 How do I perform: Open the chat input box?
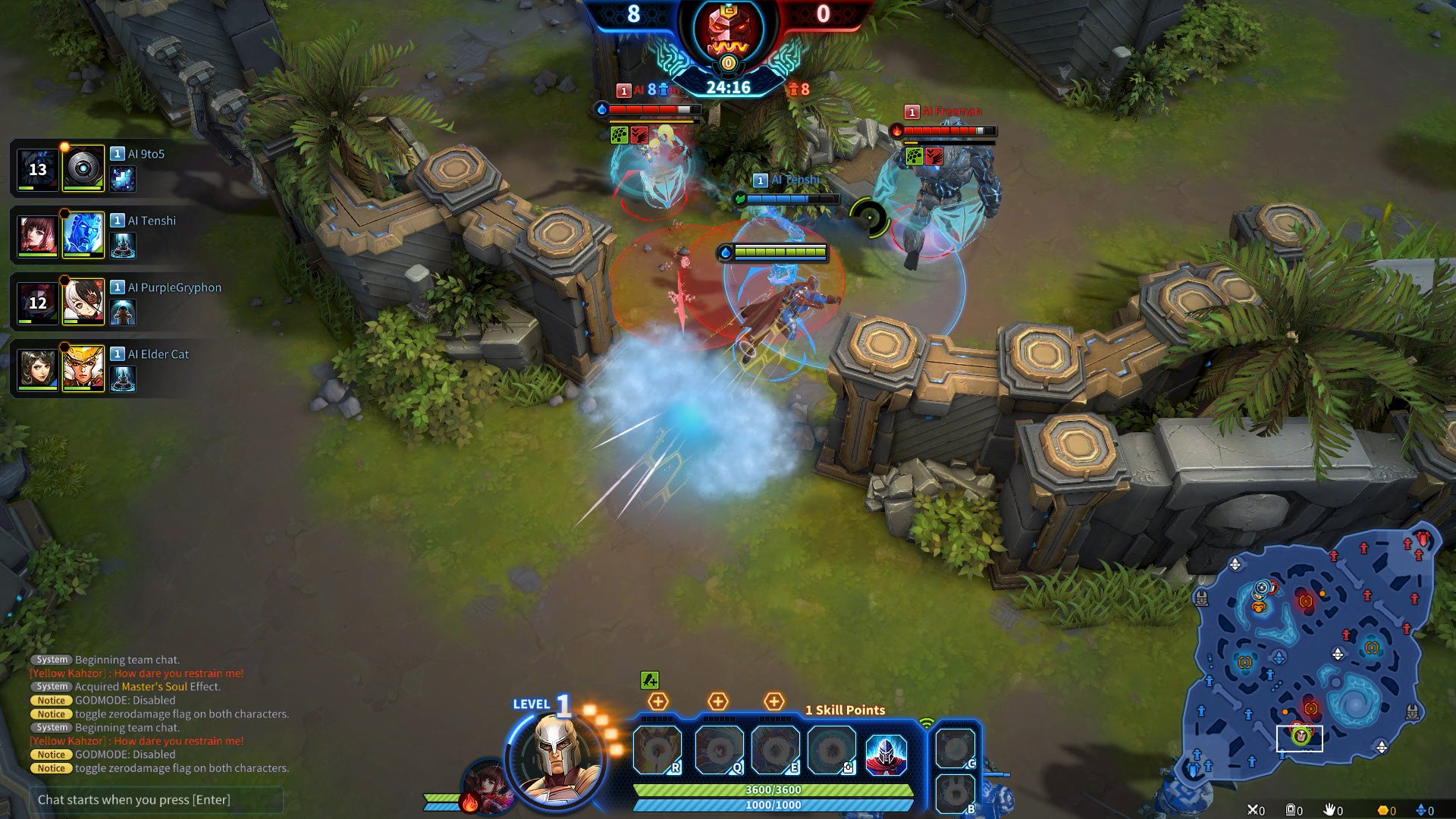pos(156,799)
